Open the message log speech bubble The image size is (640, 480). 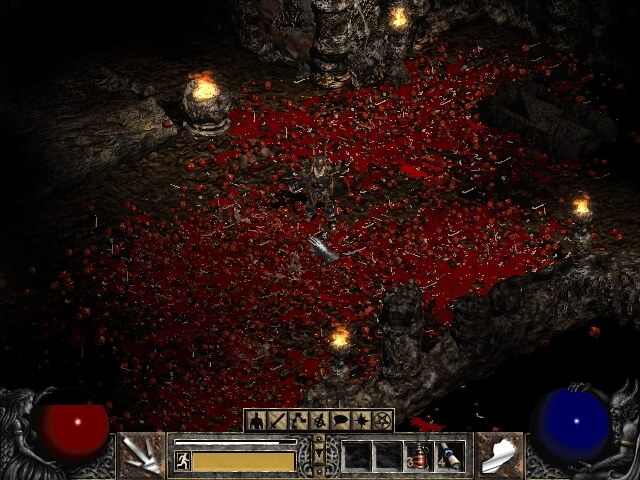tap(340, 421)
